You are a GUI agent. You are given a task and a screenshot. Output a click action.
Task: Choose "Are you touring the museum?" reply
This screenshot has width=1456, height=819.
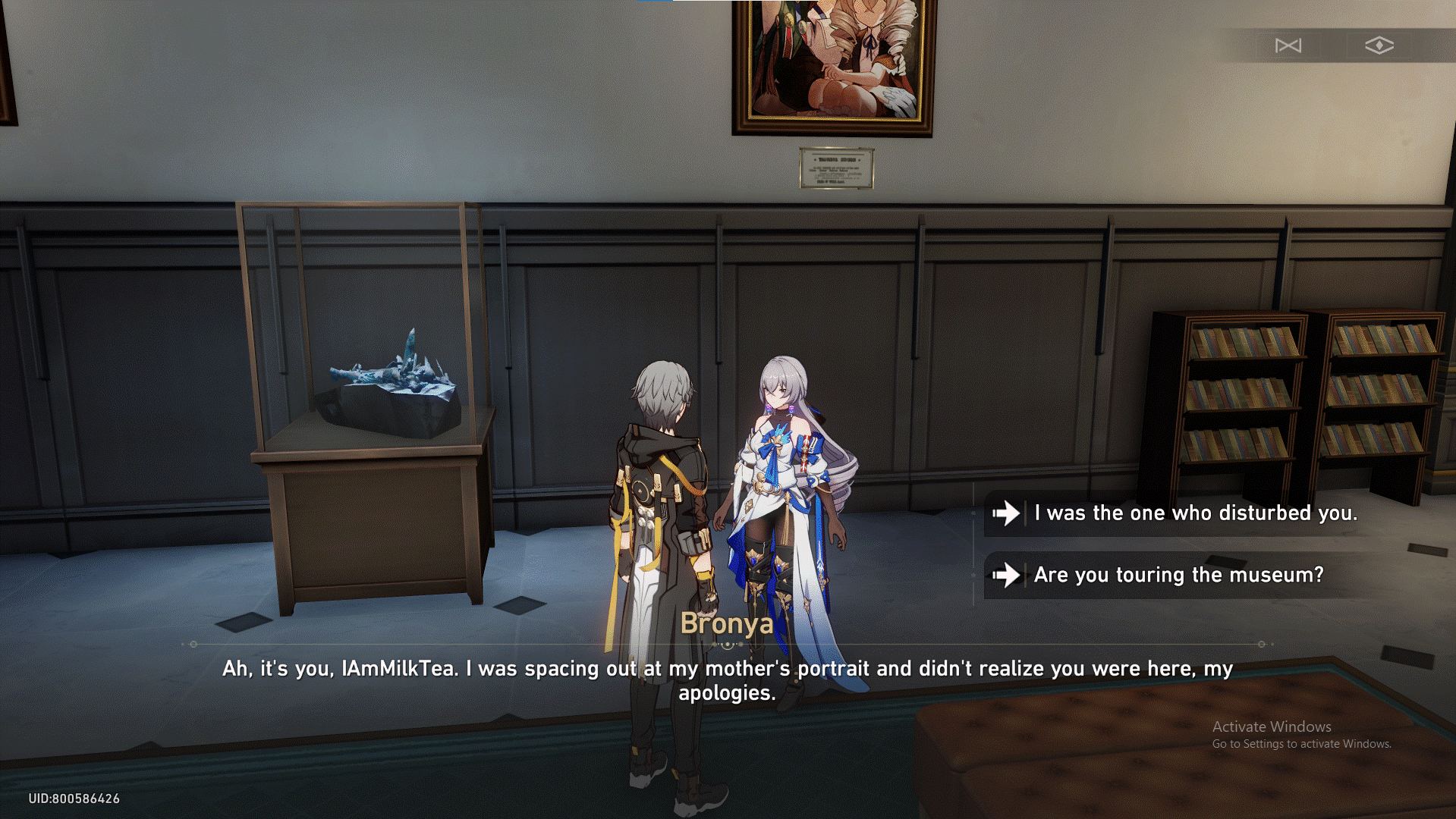1178,576
